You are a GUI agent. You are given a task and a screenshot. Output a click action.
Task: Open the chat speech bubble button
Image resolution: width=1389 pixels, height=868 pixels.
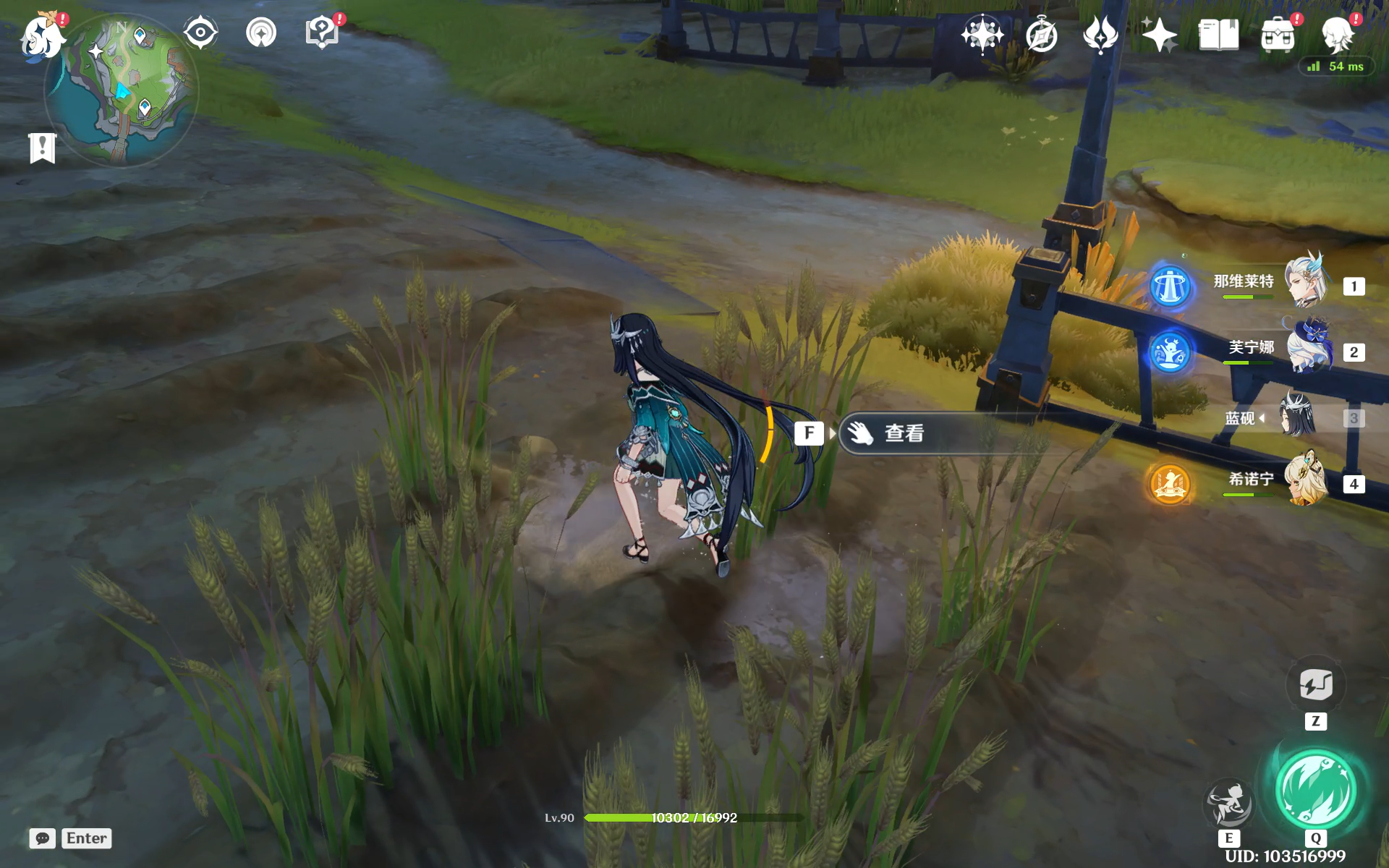[x=43, y=838]
